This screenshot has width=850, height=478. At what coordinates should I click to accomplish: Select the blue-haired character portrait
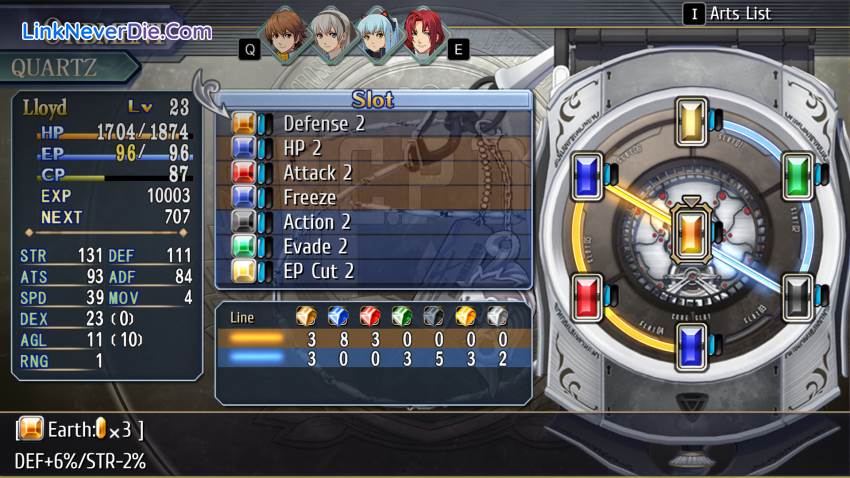click(x=382, y=37)
